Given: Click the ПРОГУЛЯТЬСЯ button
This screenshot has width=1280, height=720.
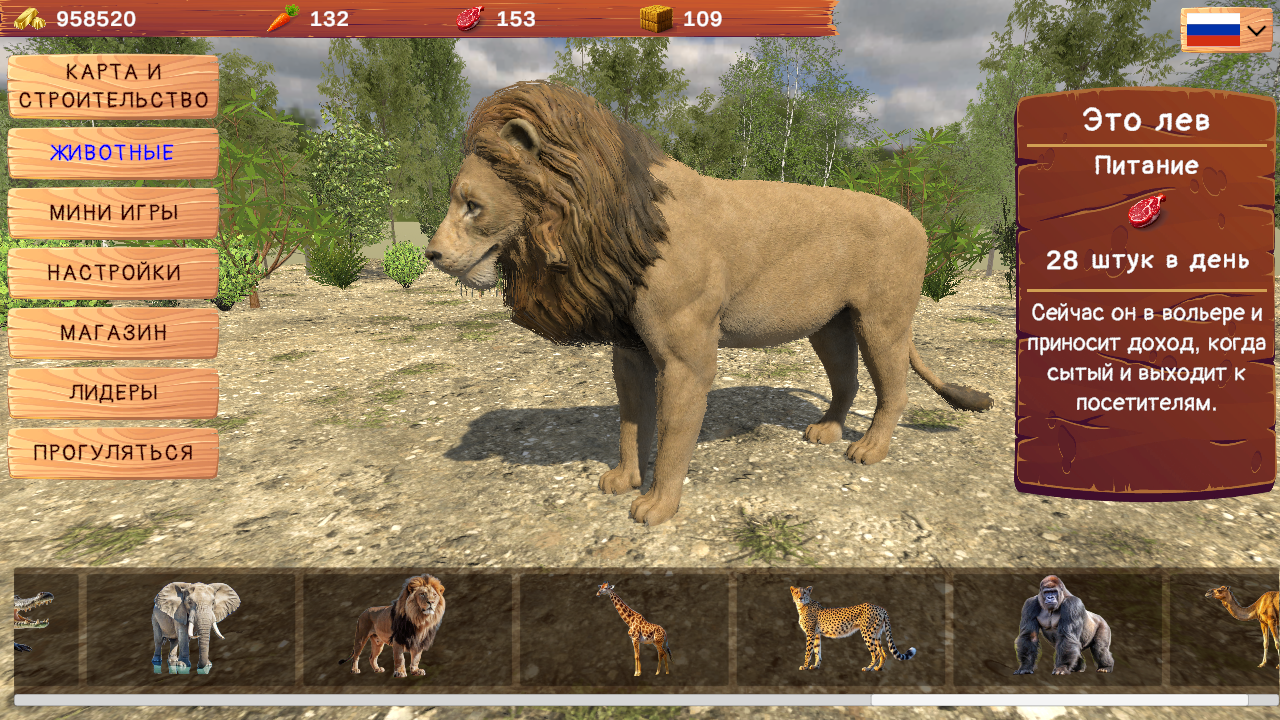Looking at the screenshot, I should [x=112, y=453].
